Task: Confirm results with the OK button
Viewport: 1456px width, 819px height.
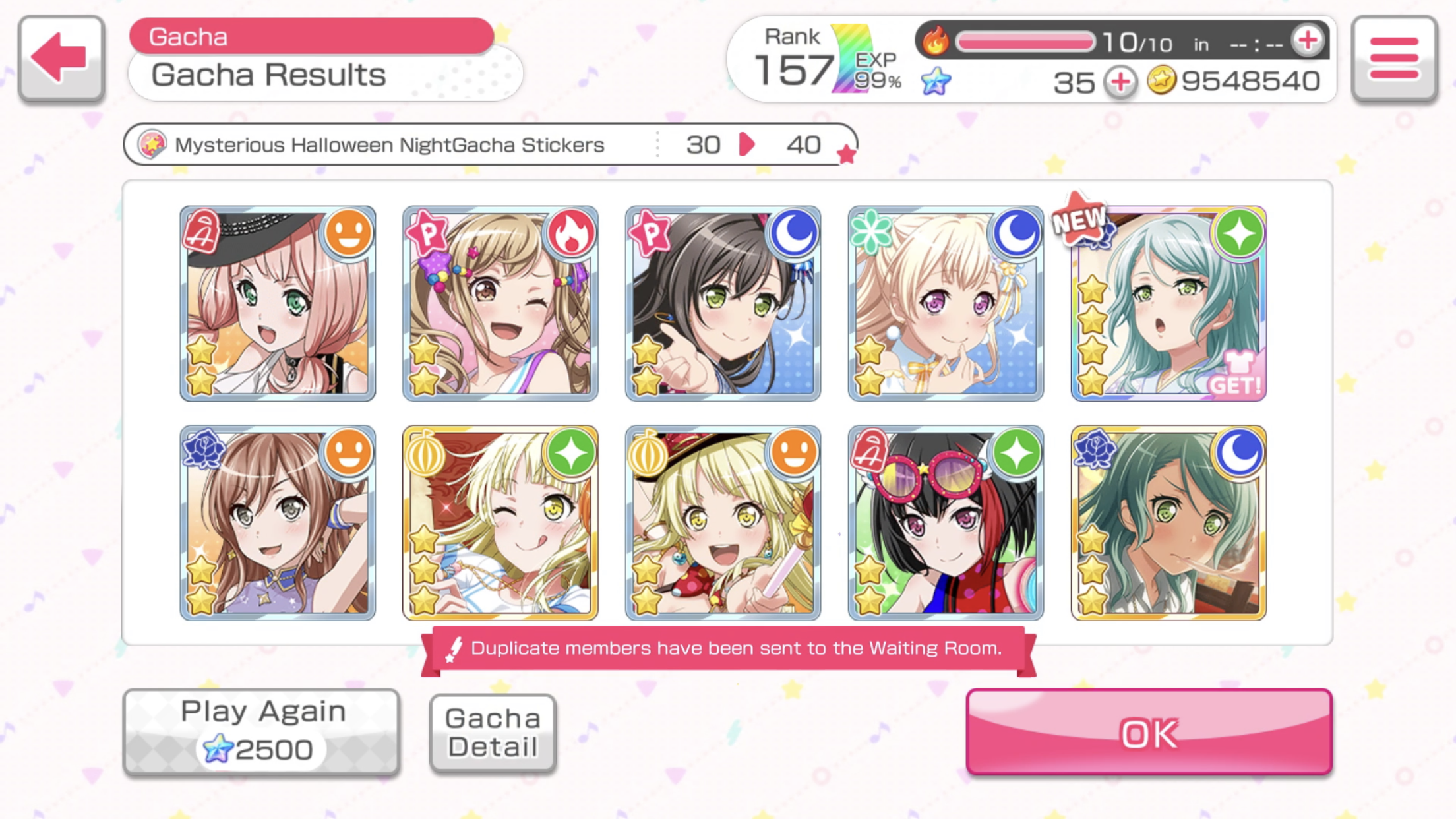Action: [1149, 732]
